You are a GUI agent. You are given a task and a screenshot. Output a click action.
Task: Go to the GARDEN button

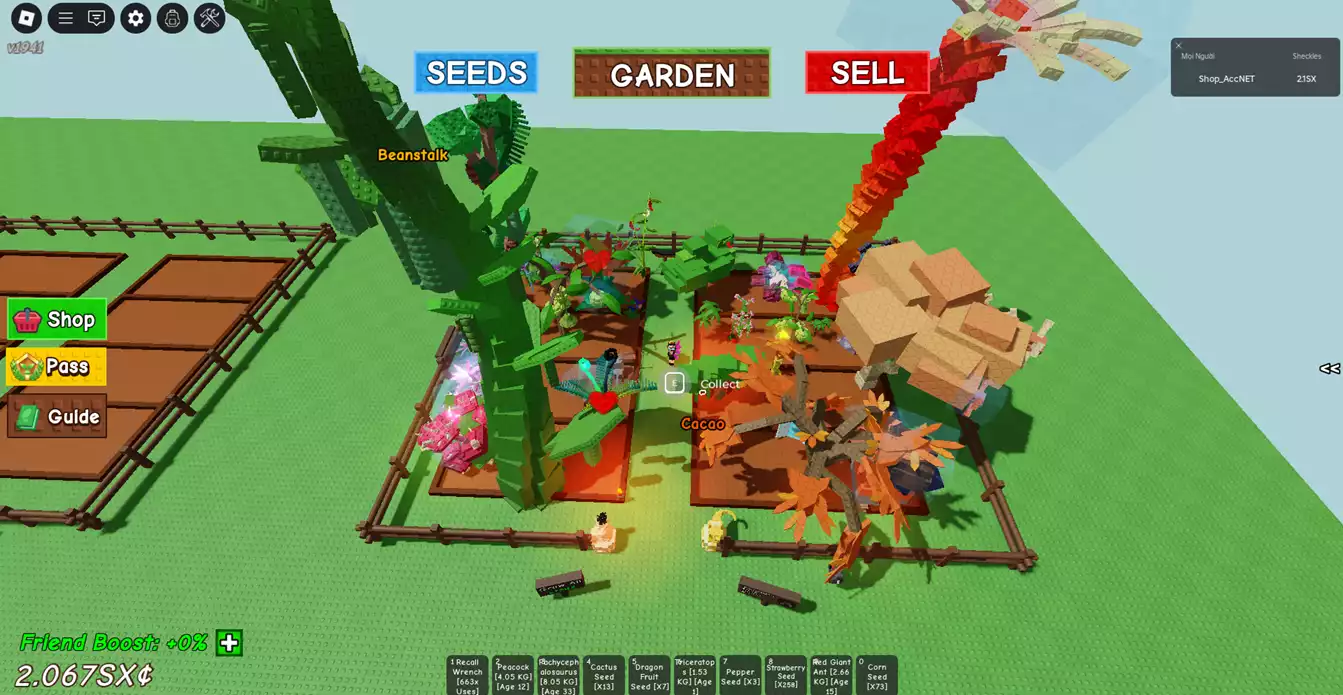(671, 74)
